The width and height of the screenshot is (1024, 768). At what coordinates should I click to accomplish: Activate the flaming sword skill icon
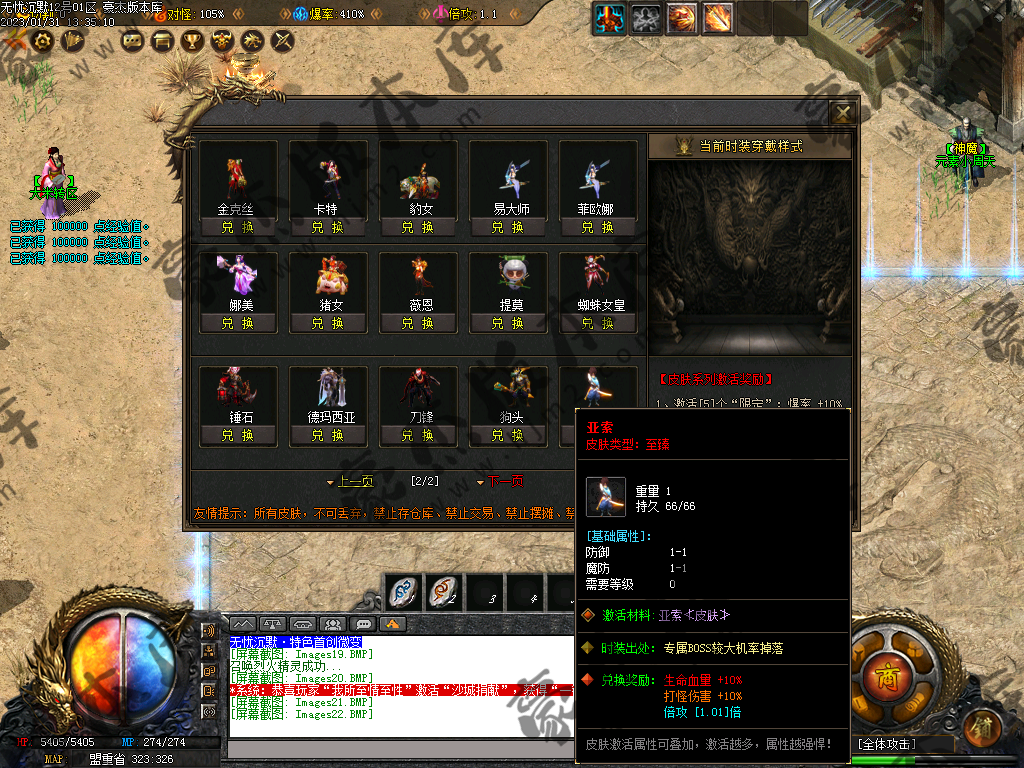tap(717, 18)
